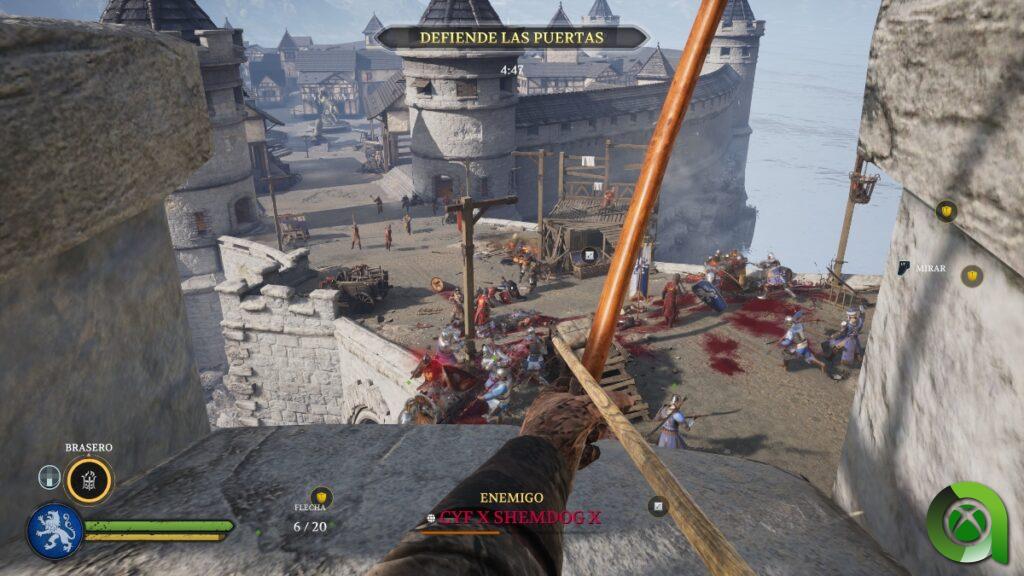The width and height of the screenshot is (1024, 576).
Task: Open the Defiende las Puertas objective banner
Action: click(x=511, y=37)
